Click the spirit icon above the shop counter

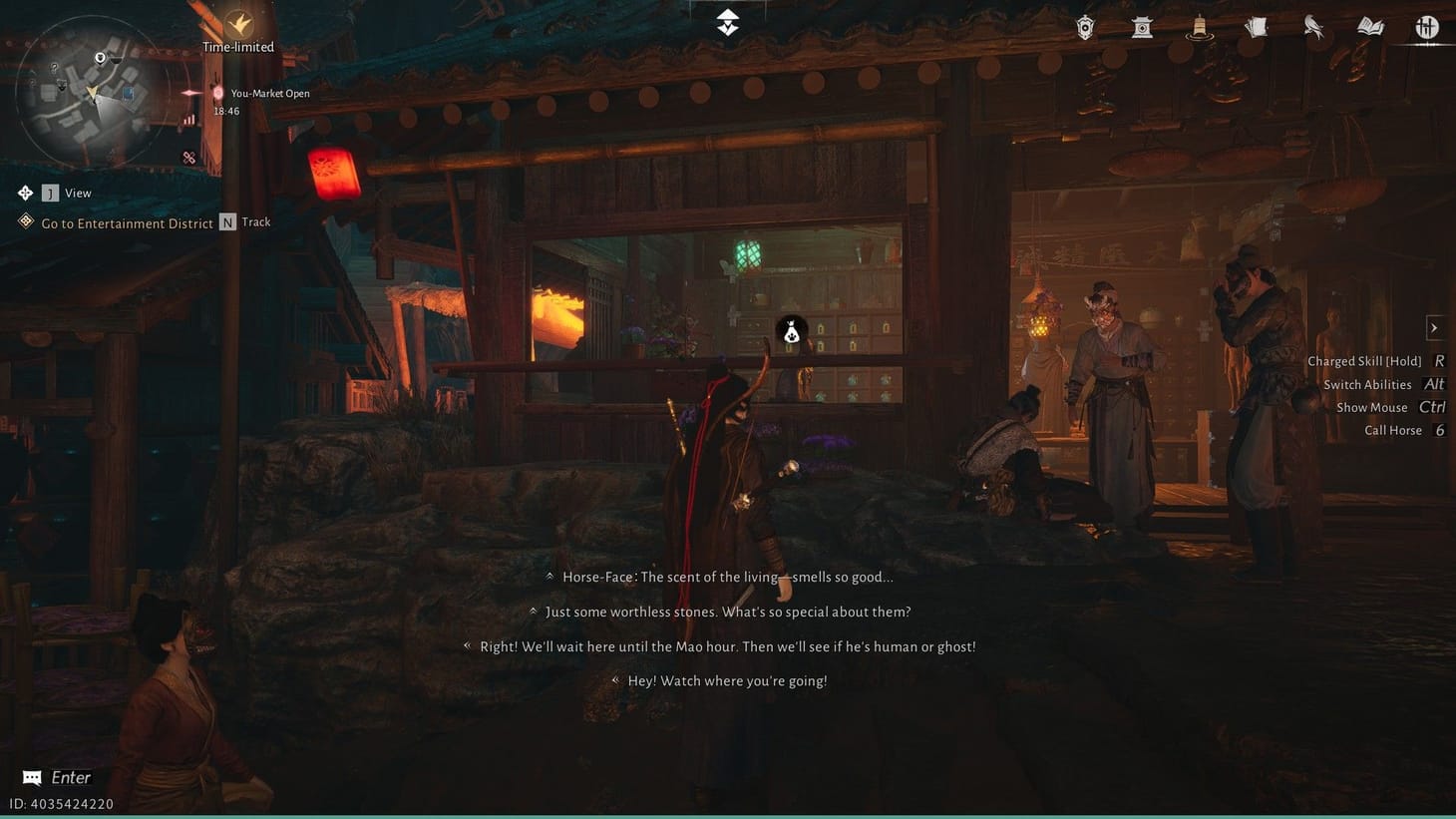pyautogui.click(x=790, y=330)
